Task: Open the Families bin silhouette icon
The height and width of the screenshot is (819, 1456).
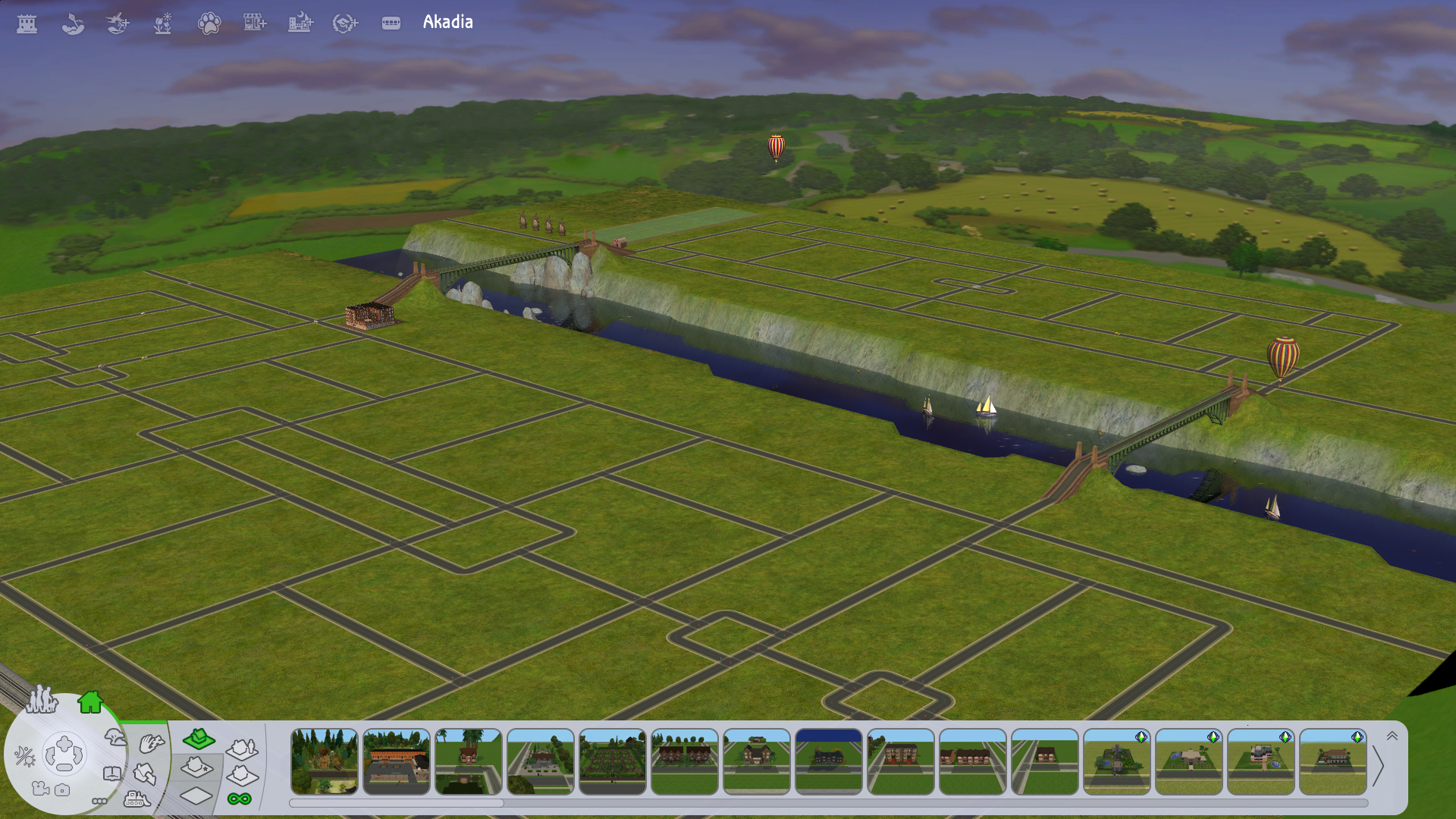Action: tap(42, 699)
